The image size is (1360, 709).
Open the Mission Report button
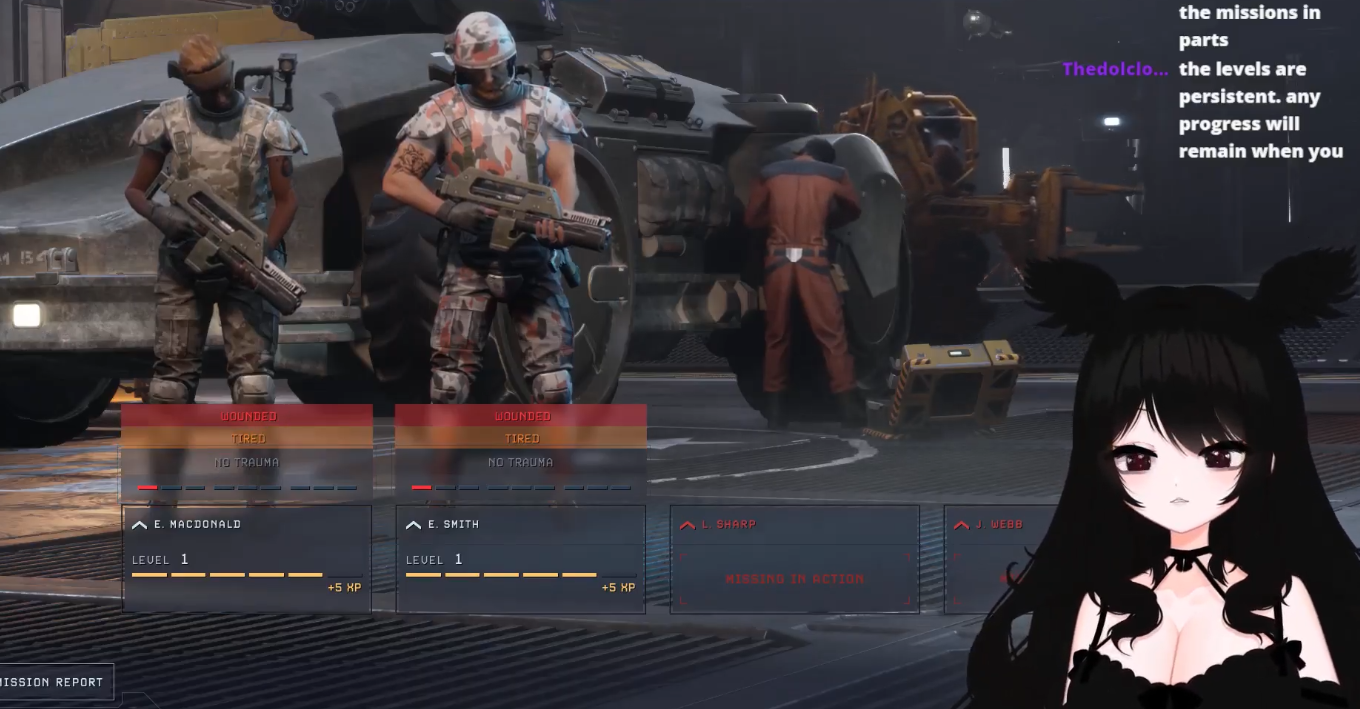pyautogui.click(x=54, y=682)
